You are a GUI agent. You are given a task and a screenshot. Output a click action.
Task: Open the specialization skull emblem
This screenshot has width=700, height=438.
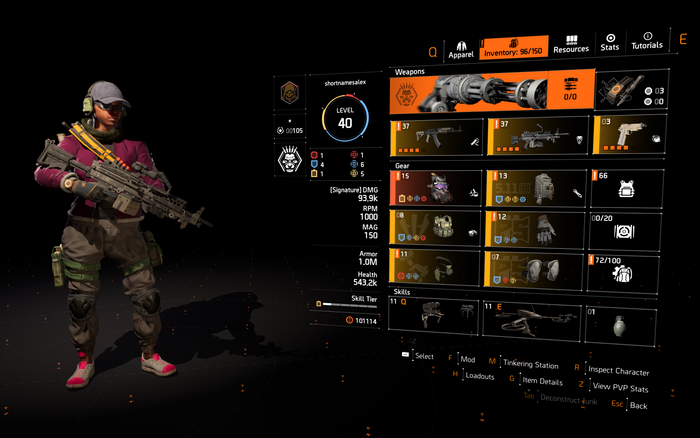tap(290, 161)
